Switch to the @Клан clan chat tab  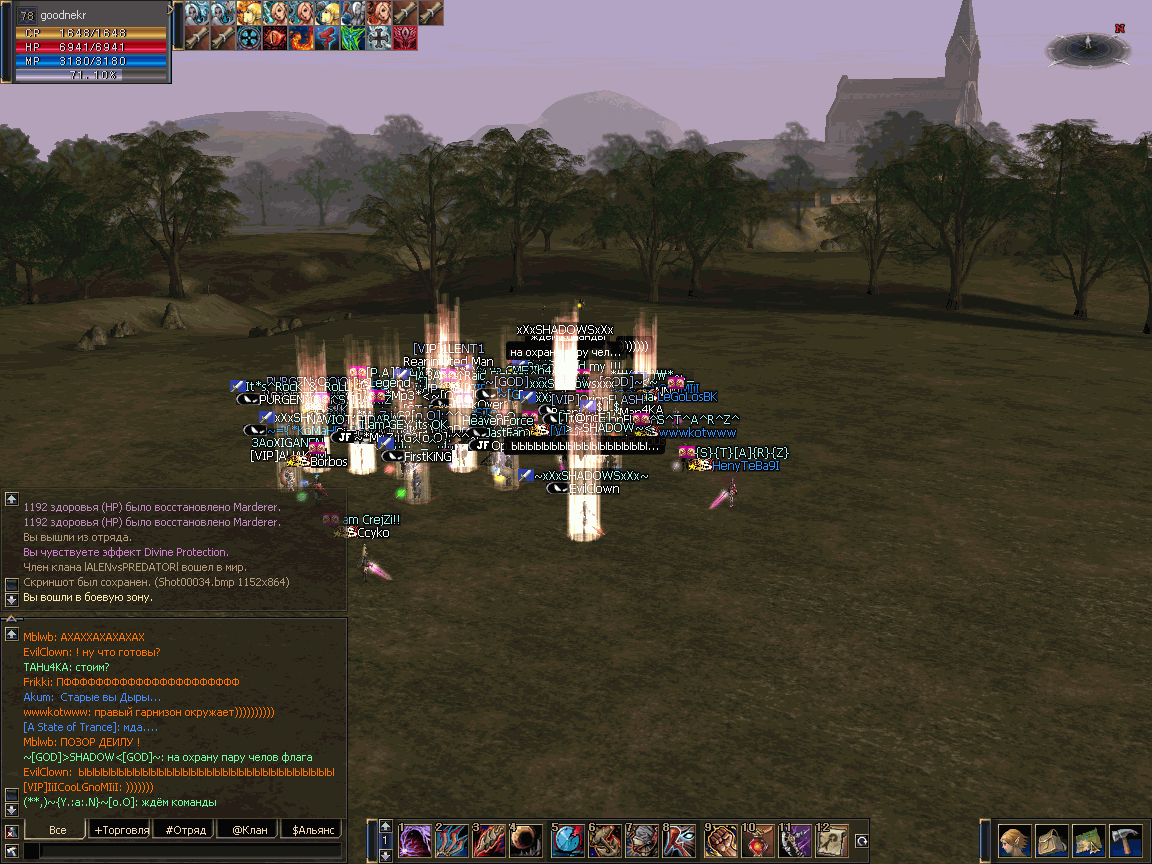(249, 830)
